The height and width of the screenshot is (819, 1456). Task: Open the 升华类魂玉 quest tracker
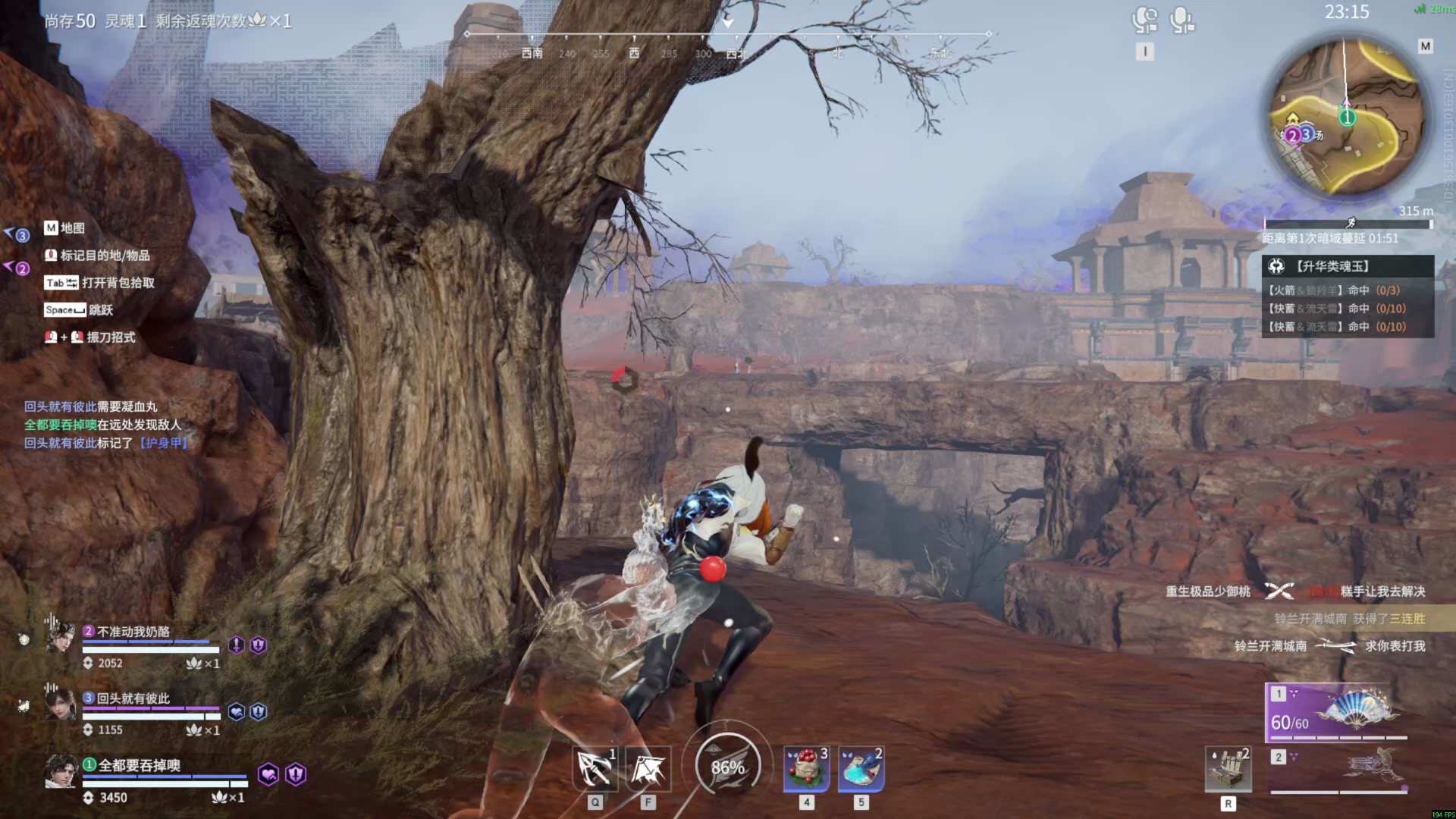tap(1348, 266)
